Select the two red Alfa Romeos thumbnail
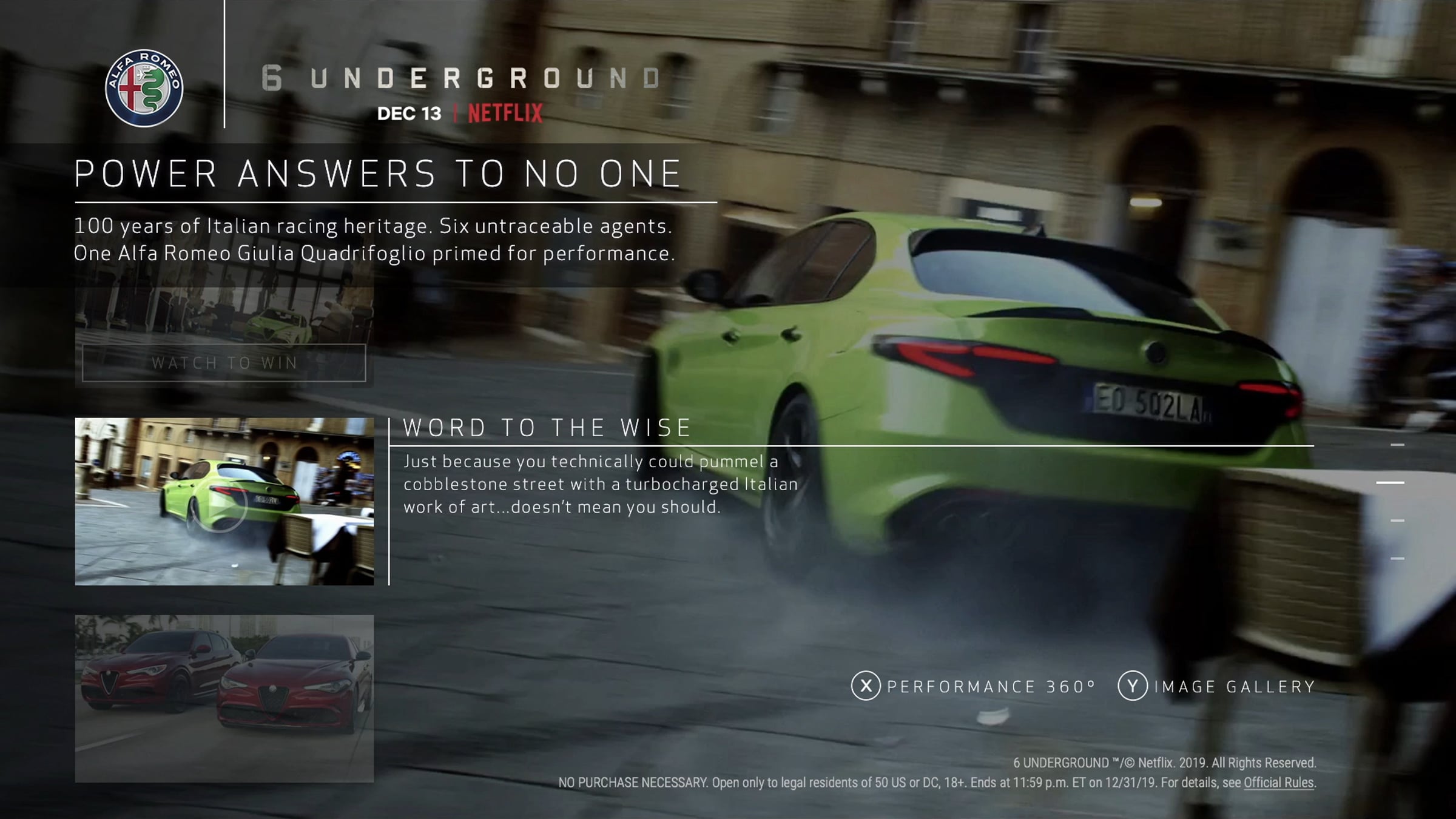Screen dimensions: 1456x819 224,698
